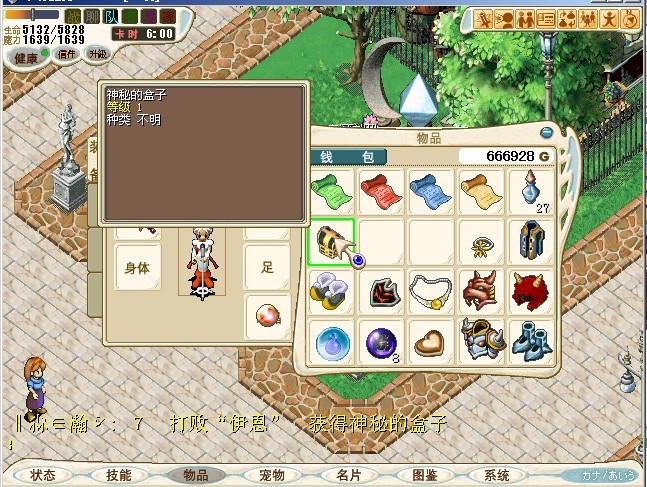
Task: Open the 名片 name card tab
Action: [349, 475]
